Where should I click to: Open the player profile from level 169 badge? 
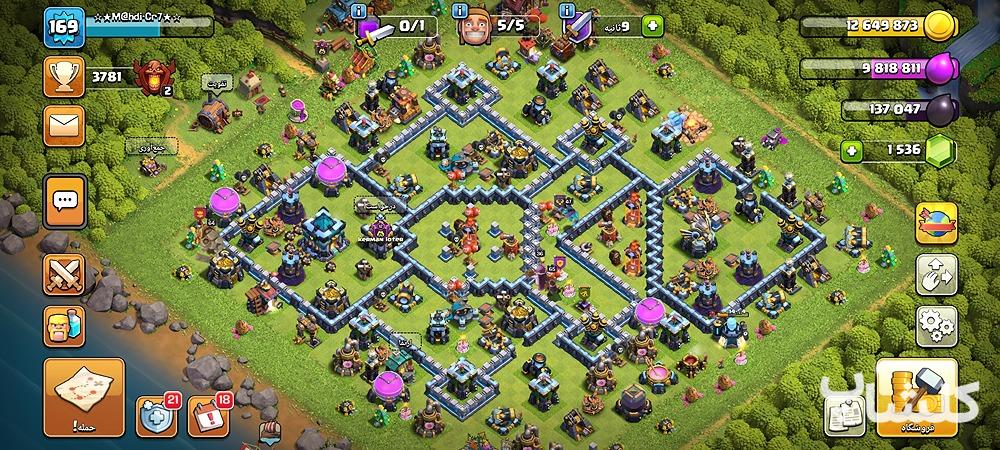(x=61, y=26)
